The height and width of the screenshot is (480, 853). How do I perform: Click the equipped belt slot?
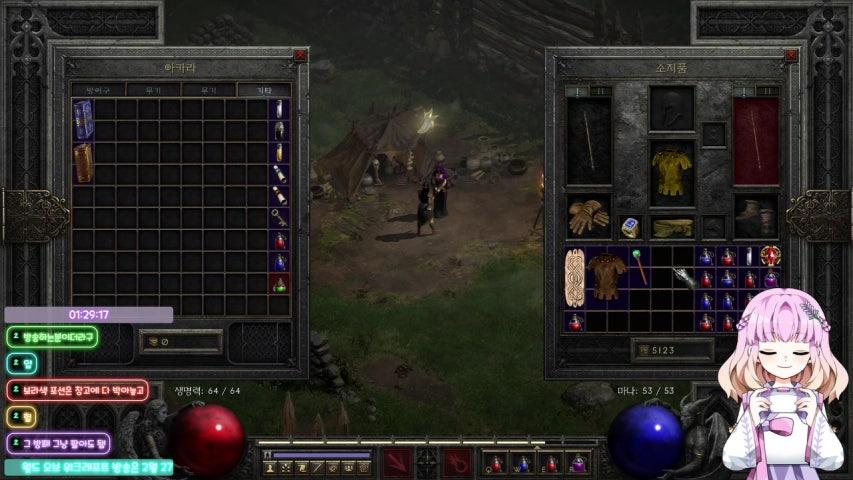click(x=671, y=227)
